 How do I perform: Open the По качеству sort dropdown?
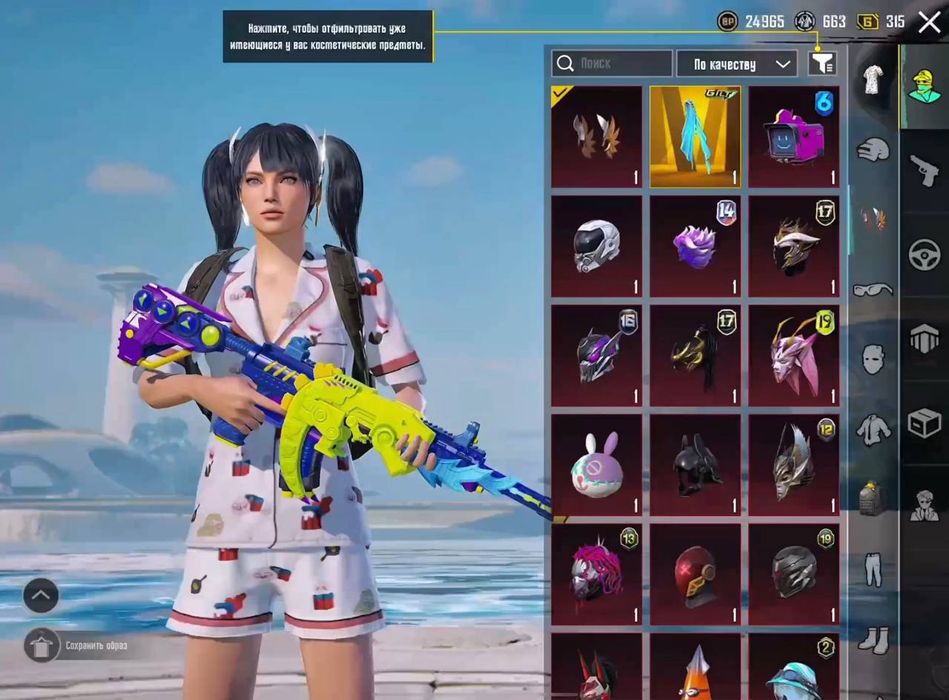(x=736, y=64)
